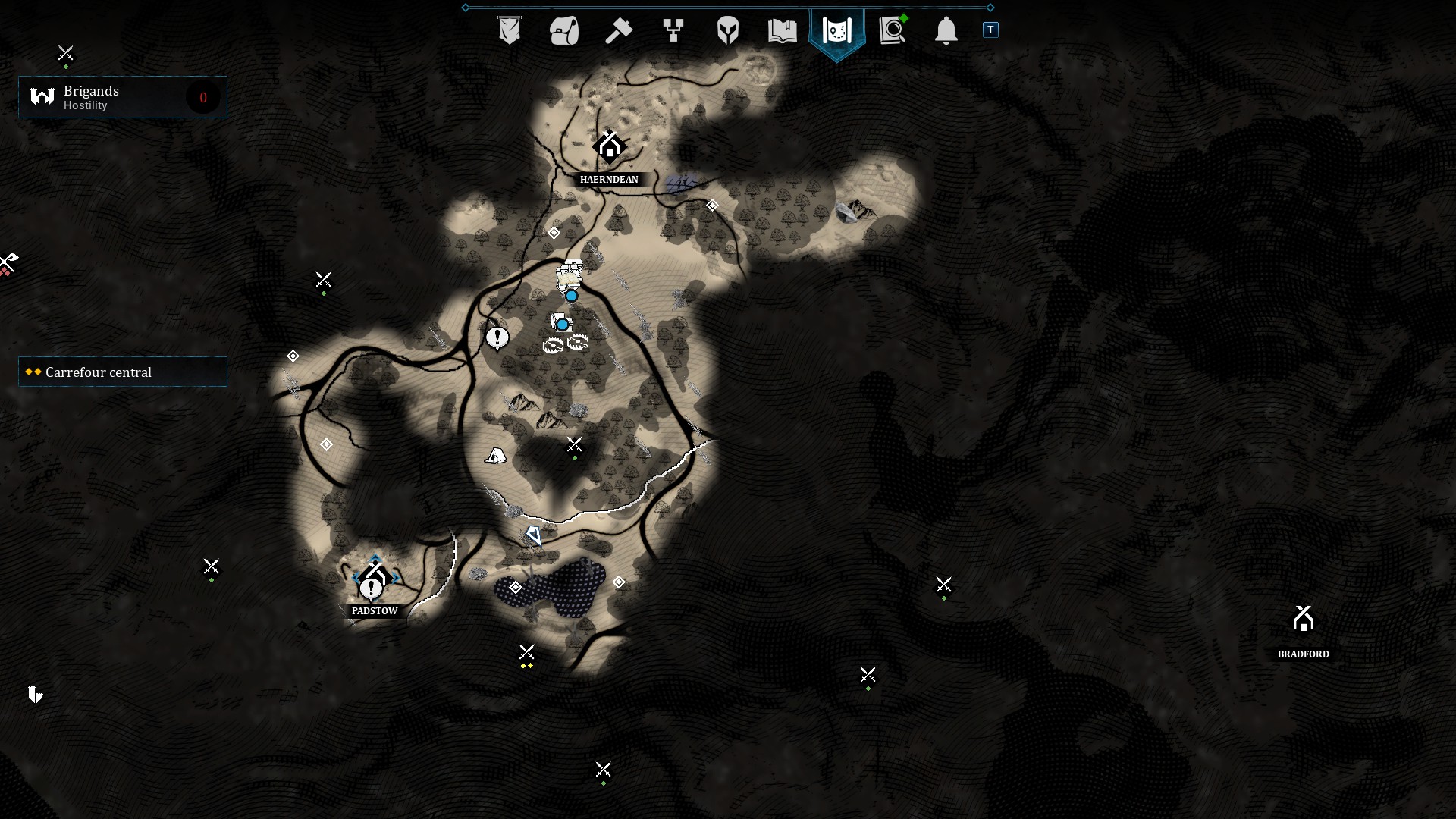This screenshot has height=819, width=1456.
Task: Switch to the backpack inventory tab
Action: (x=564, y=30)
